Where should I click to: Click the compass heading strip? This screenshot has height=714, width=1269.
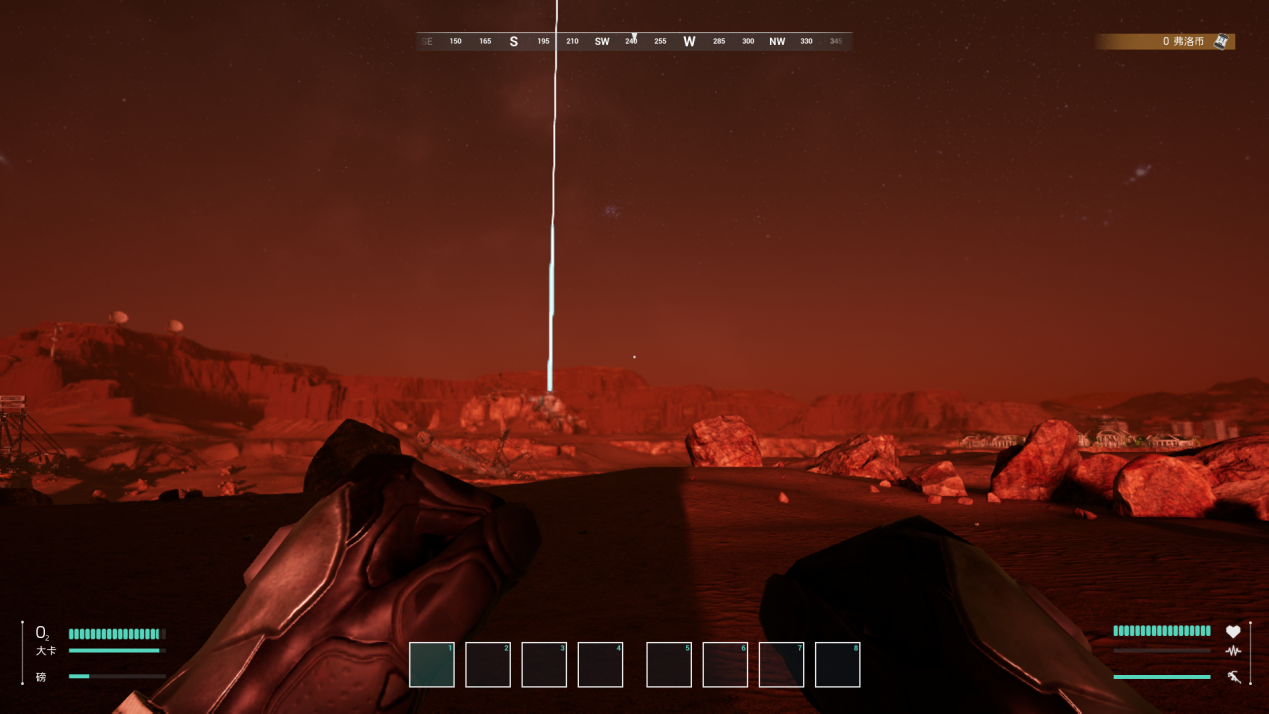[634, 41]
